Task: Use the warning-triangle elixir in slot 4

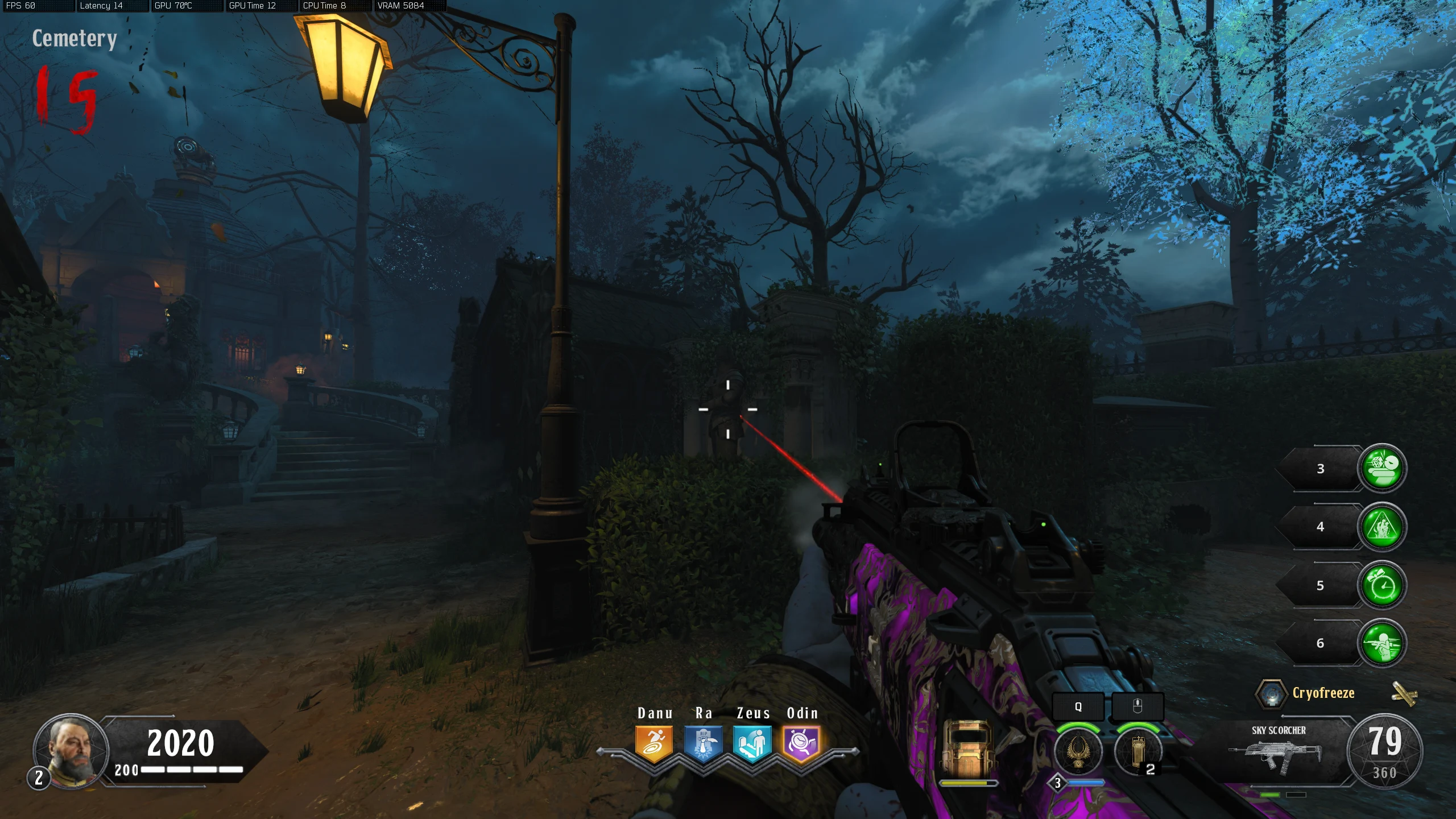Action: click(1382, 527)
